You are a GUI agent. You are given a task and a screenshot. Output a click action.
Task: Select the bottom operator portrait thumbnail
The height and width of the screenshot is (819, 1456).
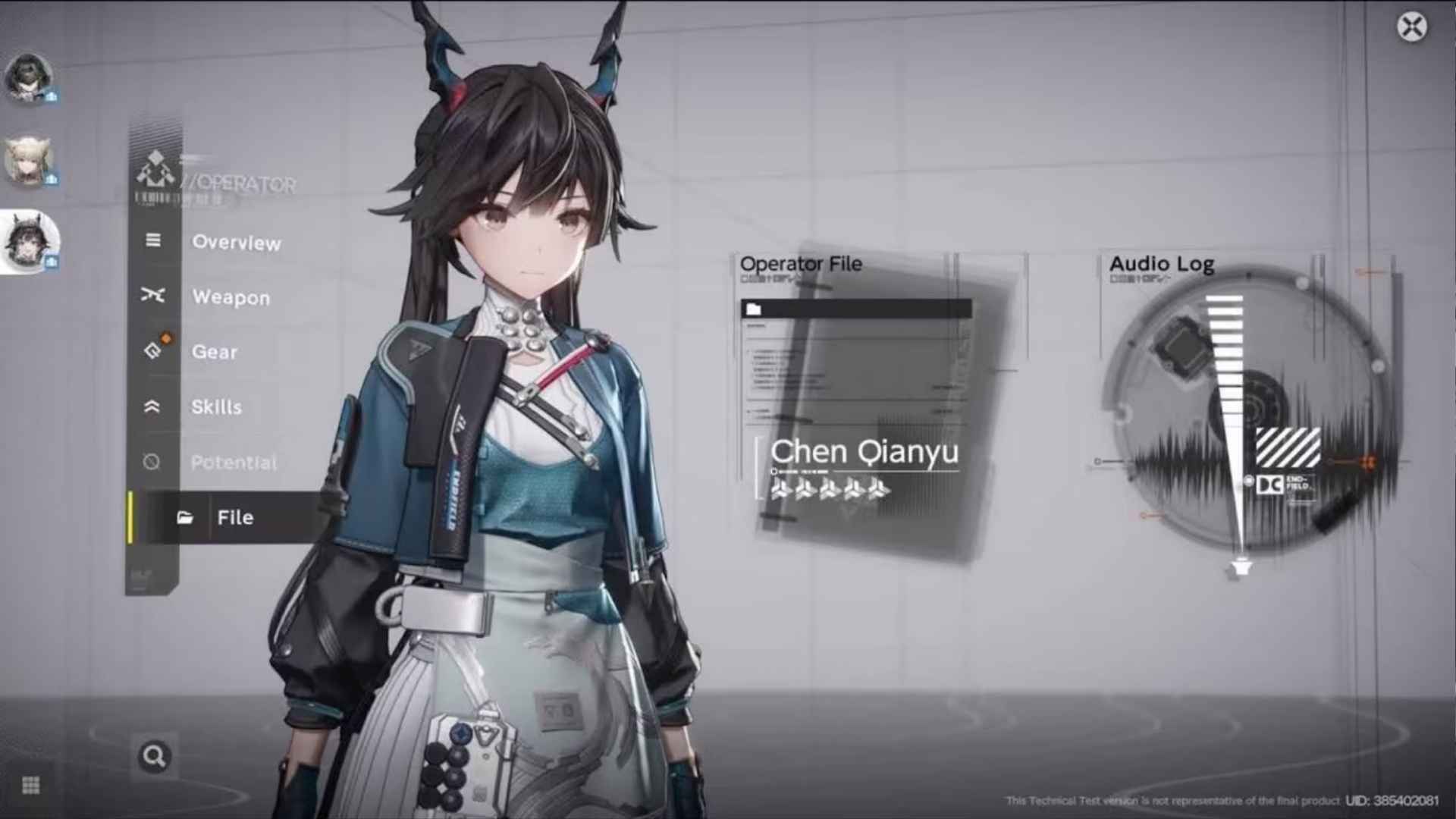click(30, 239)
